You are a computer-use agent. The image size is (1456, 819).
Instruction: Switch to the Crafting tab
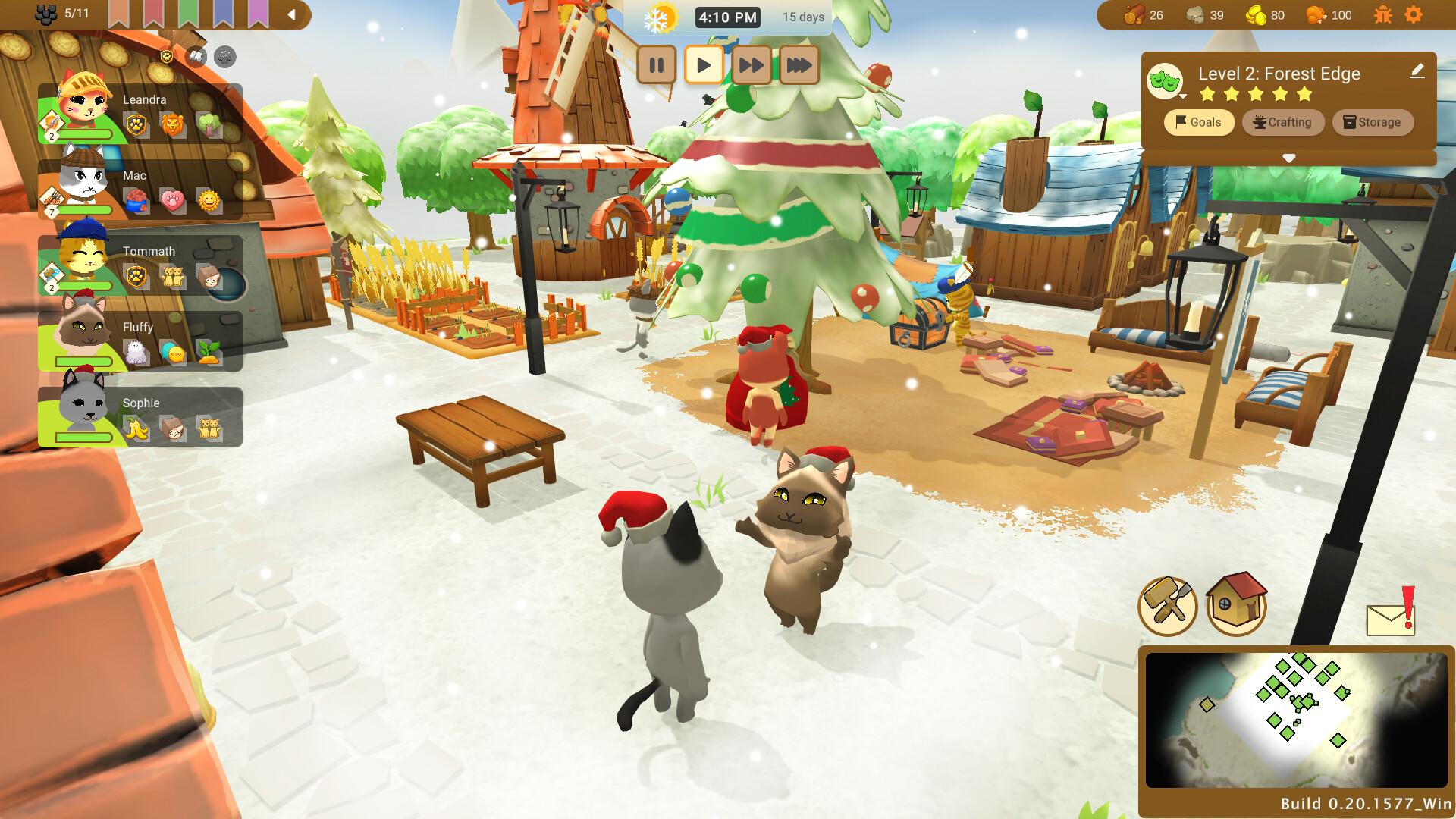[x=1283, y=122]
